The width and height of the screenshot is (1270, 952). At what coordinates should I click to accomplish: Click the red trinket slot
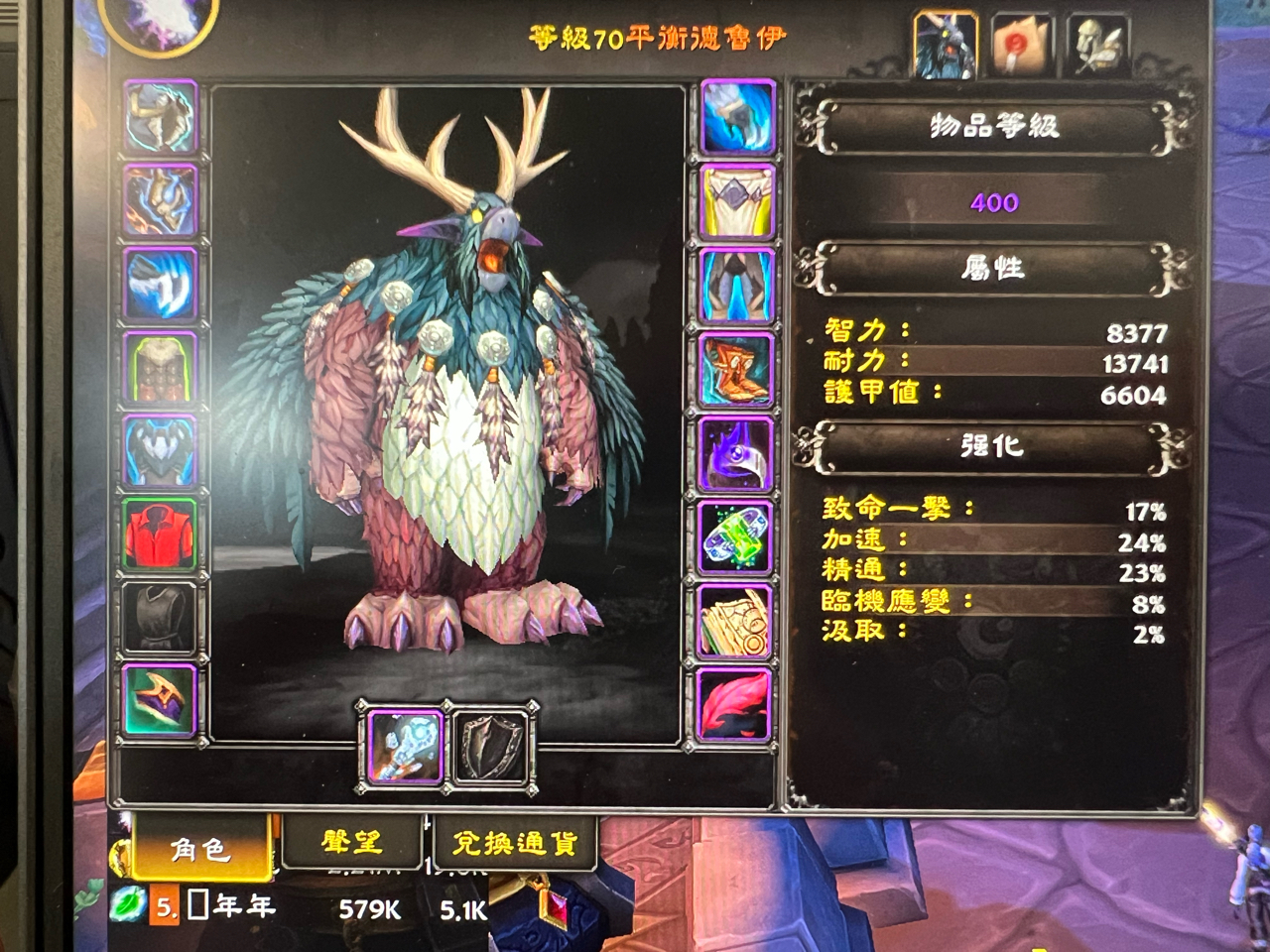(734, 702)
